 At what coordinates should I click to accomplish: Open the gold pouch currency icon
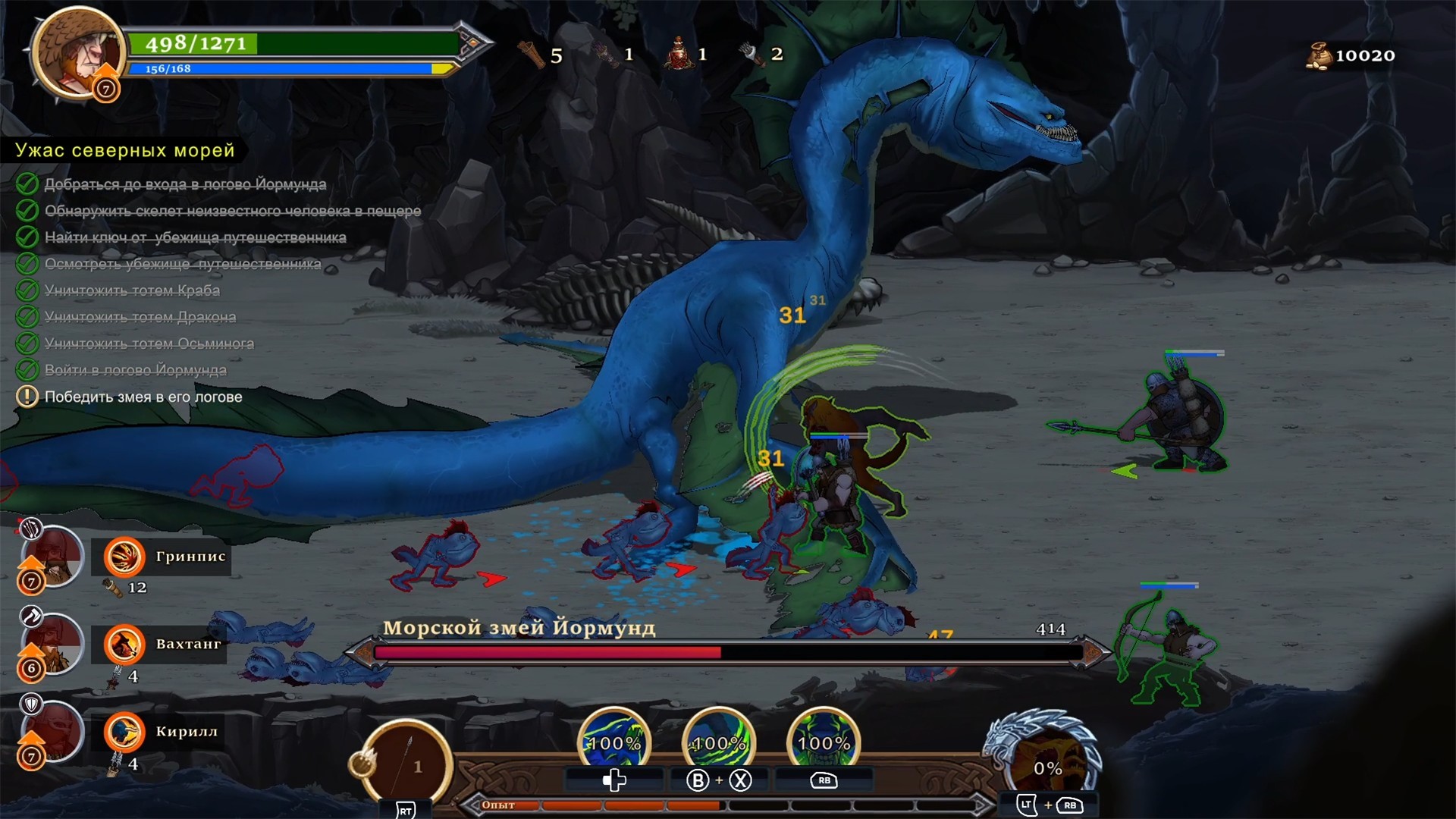pyautogui.click(x=1319, y=55)
